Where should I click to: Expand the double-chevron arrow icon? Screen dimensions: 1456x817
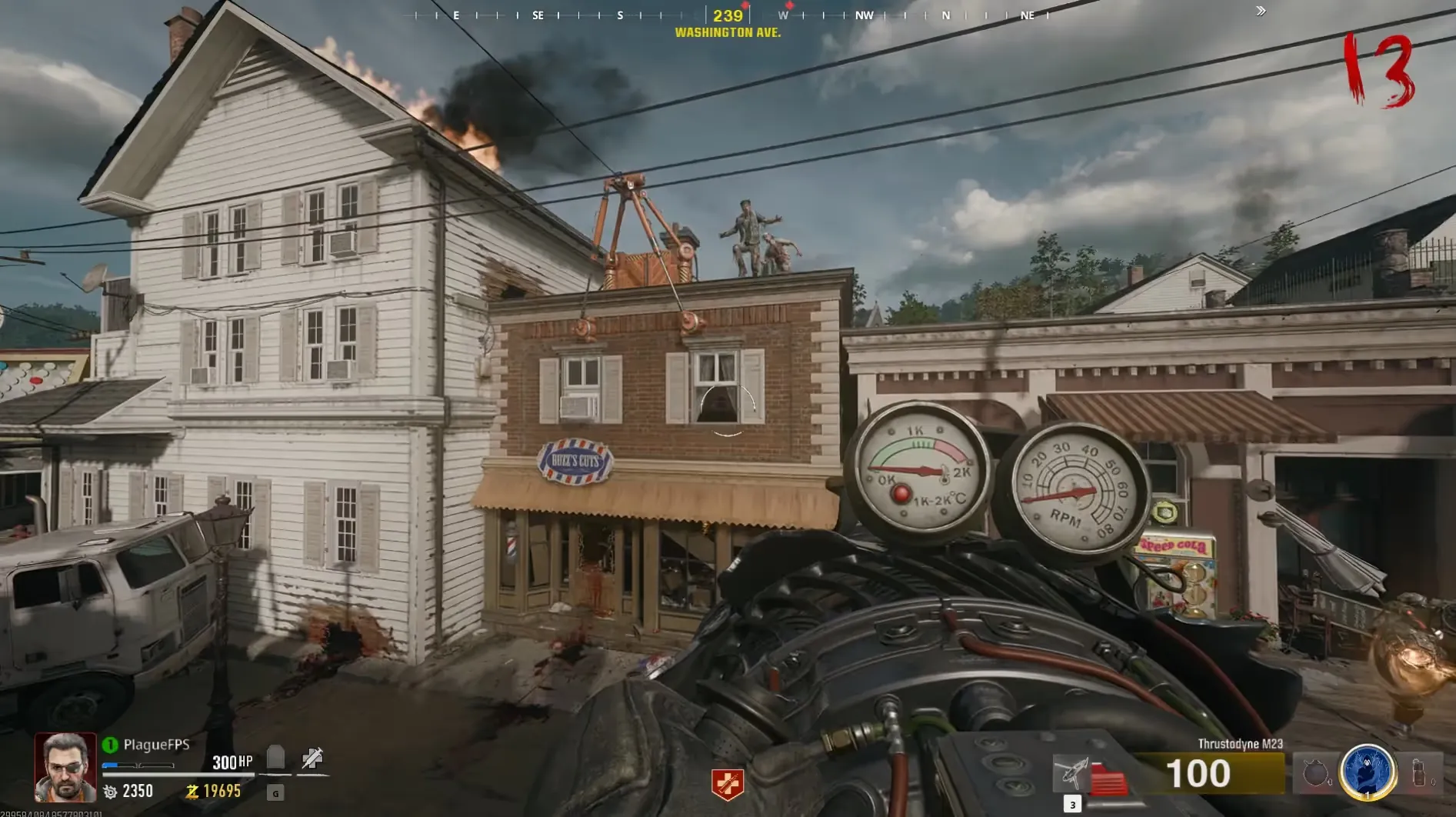point(1261,11)
